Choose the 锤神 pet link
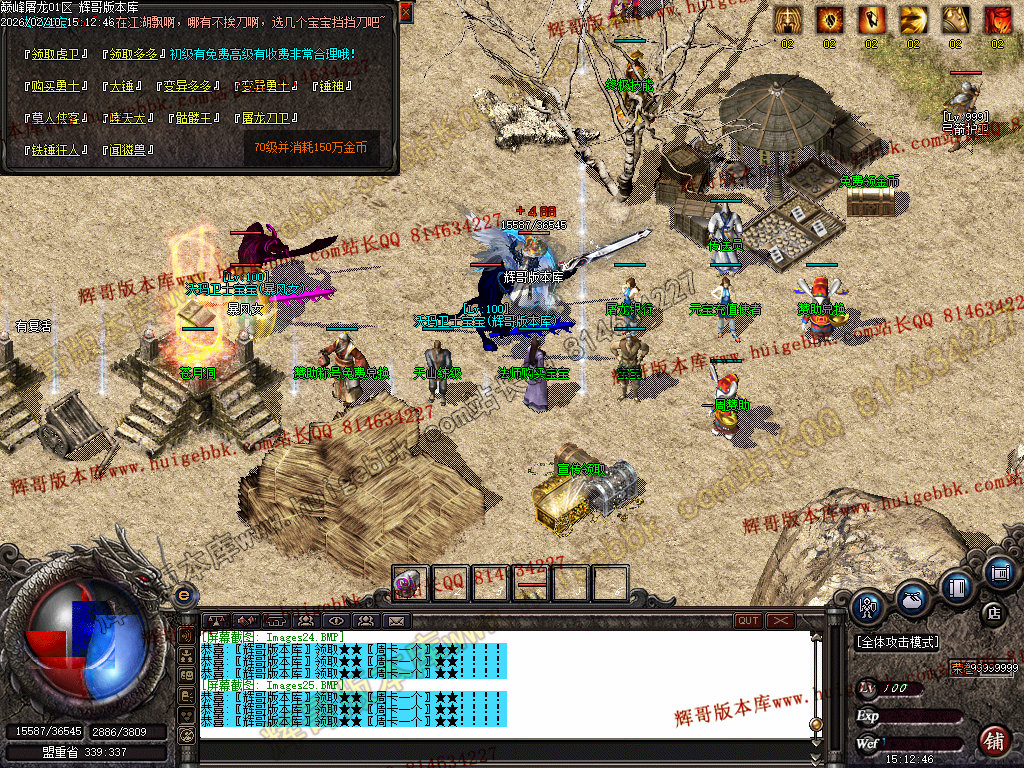 pyautogui.click(x=331, y=86)
